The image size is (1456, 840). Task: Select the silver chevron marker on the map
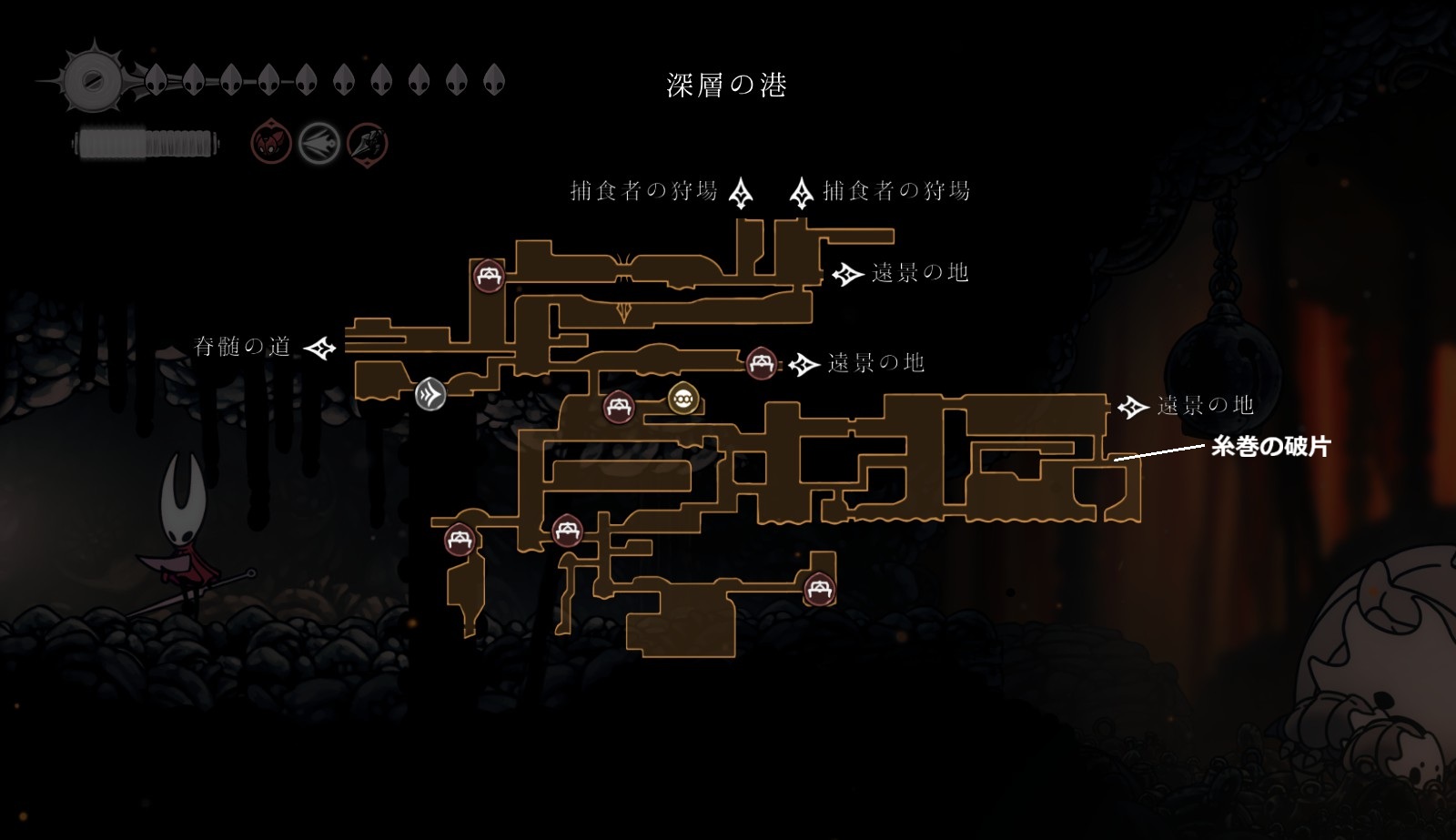pos(430,394)
